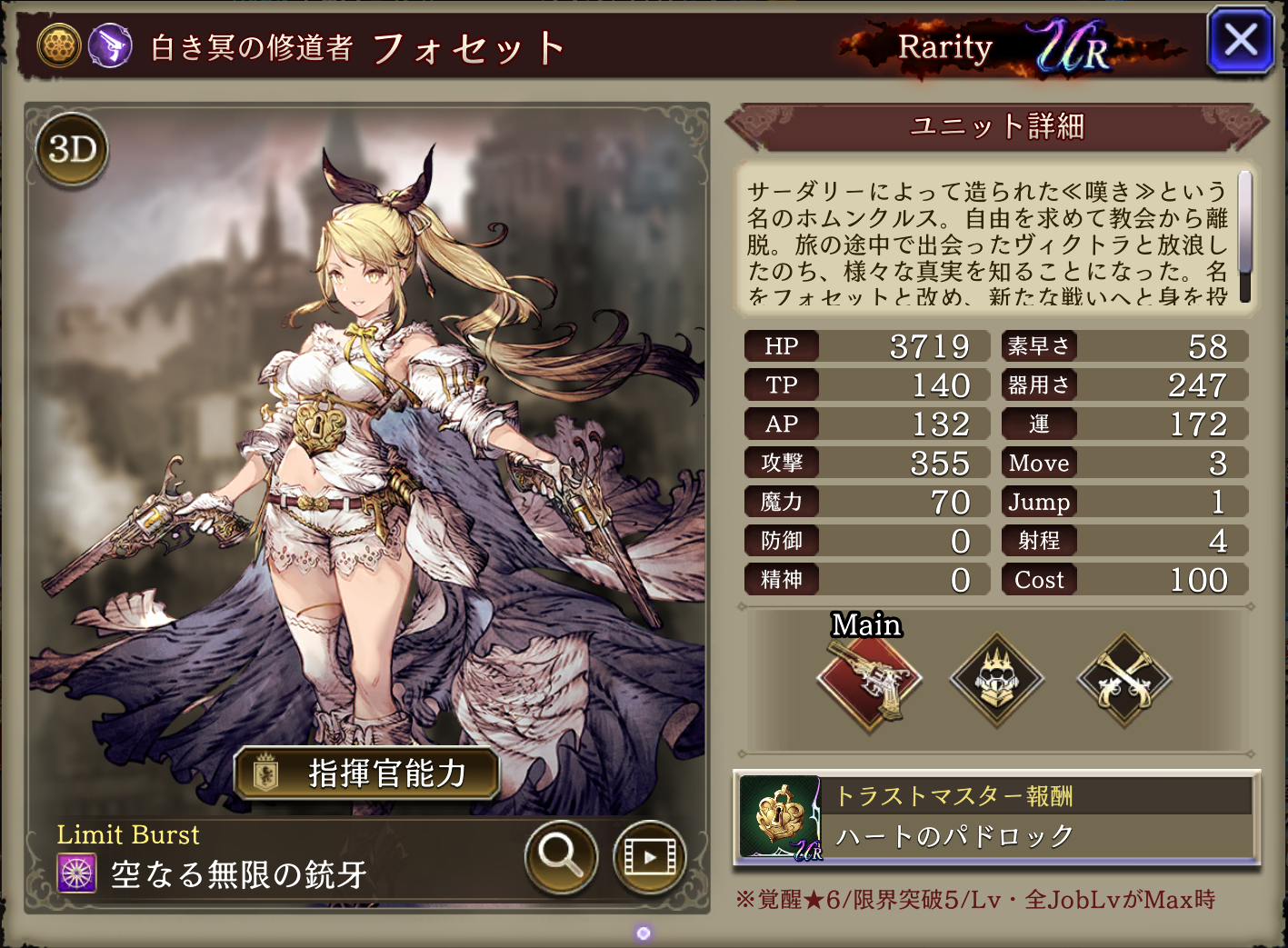Click the Limit Burst skill icon
This screenshot has height=948, width=1288.
point(77,873)
